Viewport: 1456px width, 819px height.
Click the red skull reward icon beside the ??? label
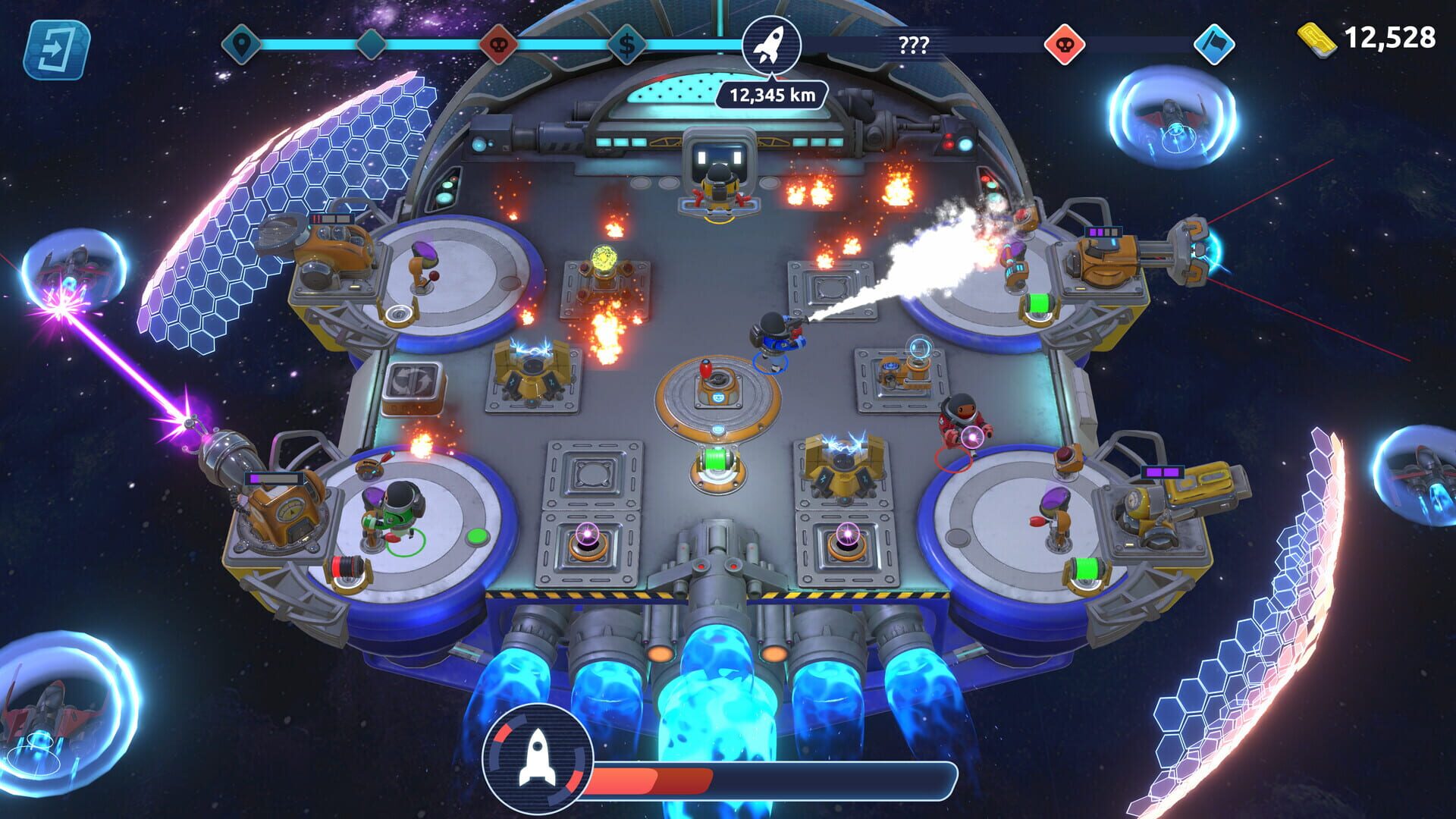[1067, 45]
